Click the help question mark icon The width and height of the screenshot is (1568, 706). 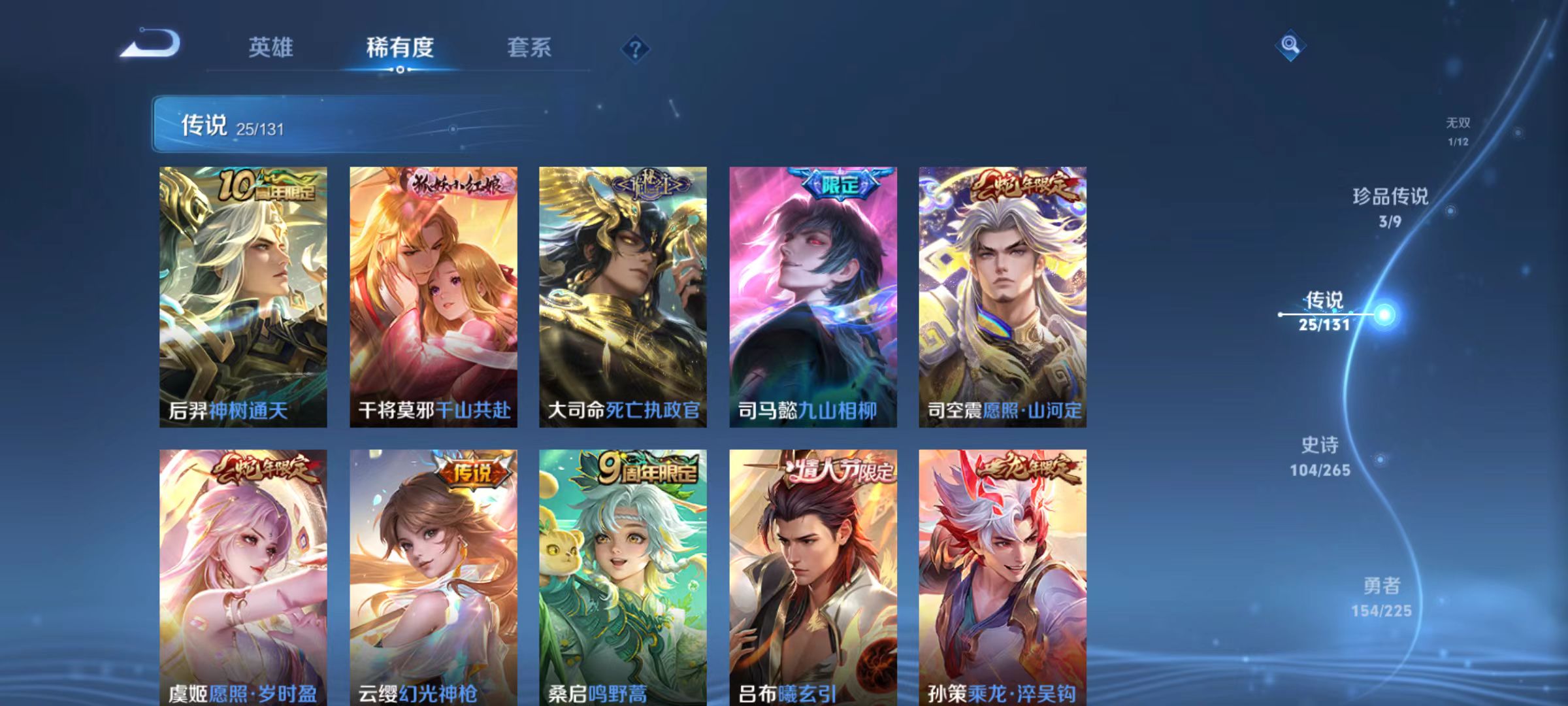point(637,48)
